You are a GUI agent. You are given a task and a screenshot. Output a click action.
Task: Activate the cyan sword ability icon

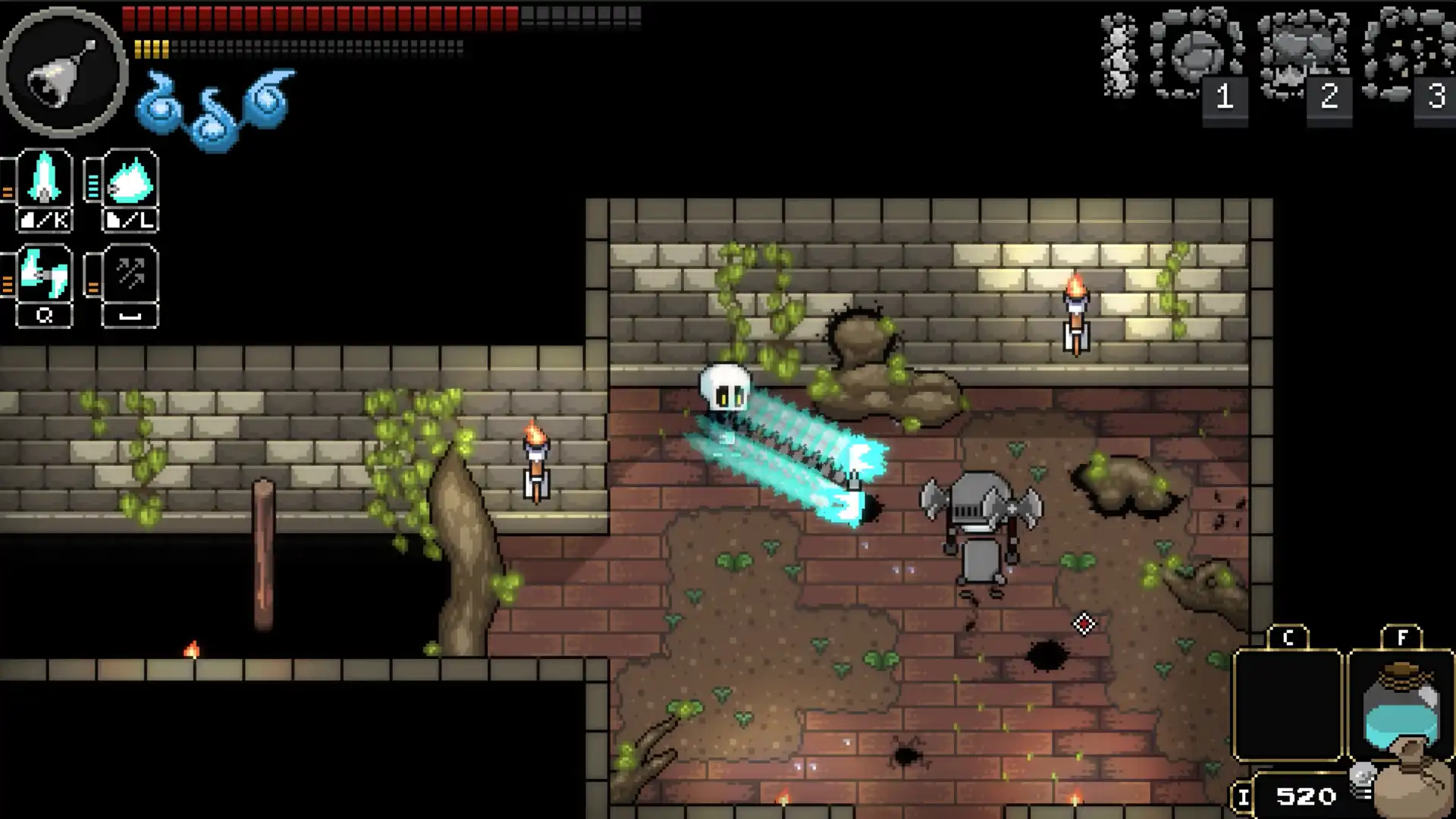pyautogui.click(x=44, y=180)
